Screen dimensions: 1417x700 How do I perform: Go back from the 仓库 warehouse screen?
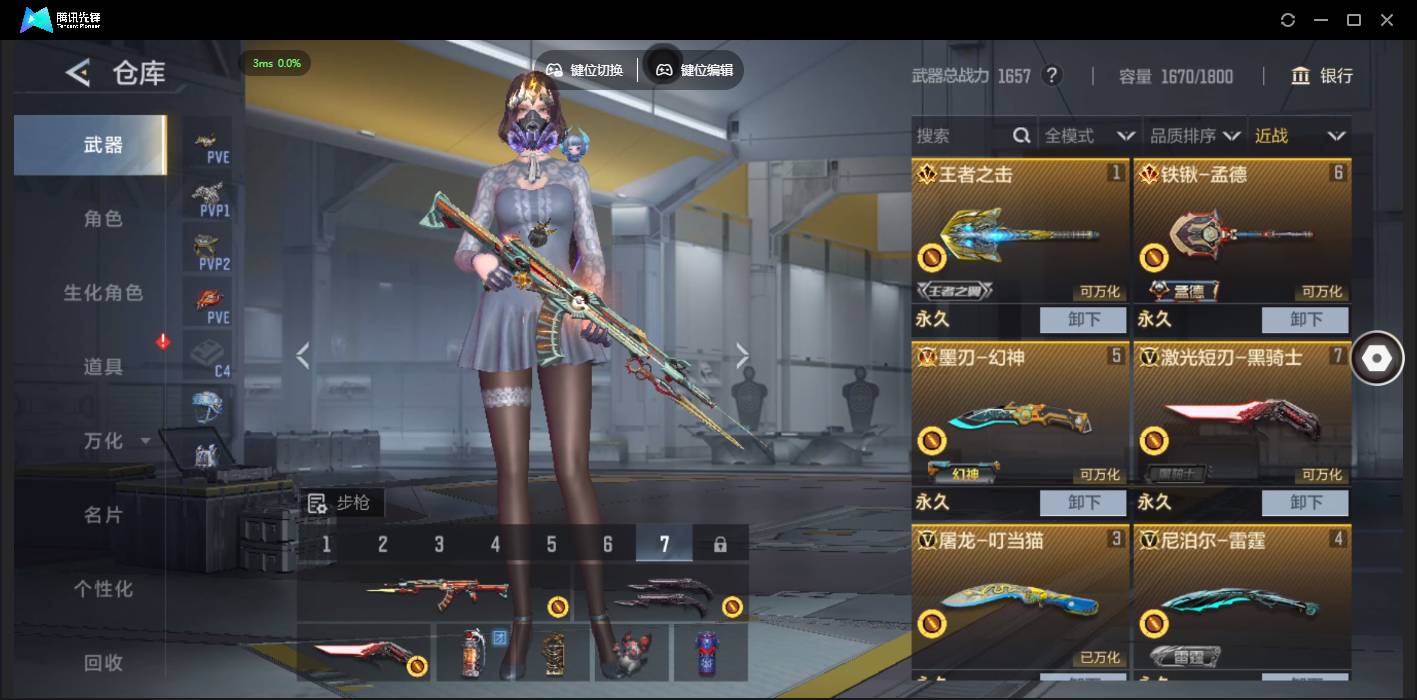point(78,73)
